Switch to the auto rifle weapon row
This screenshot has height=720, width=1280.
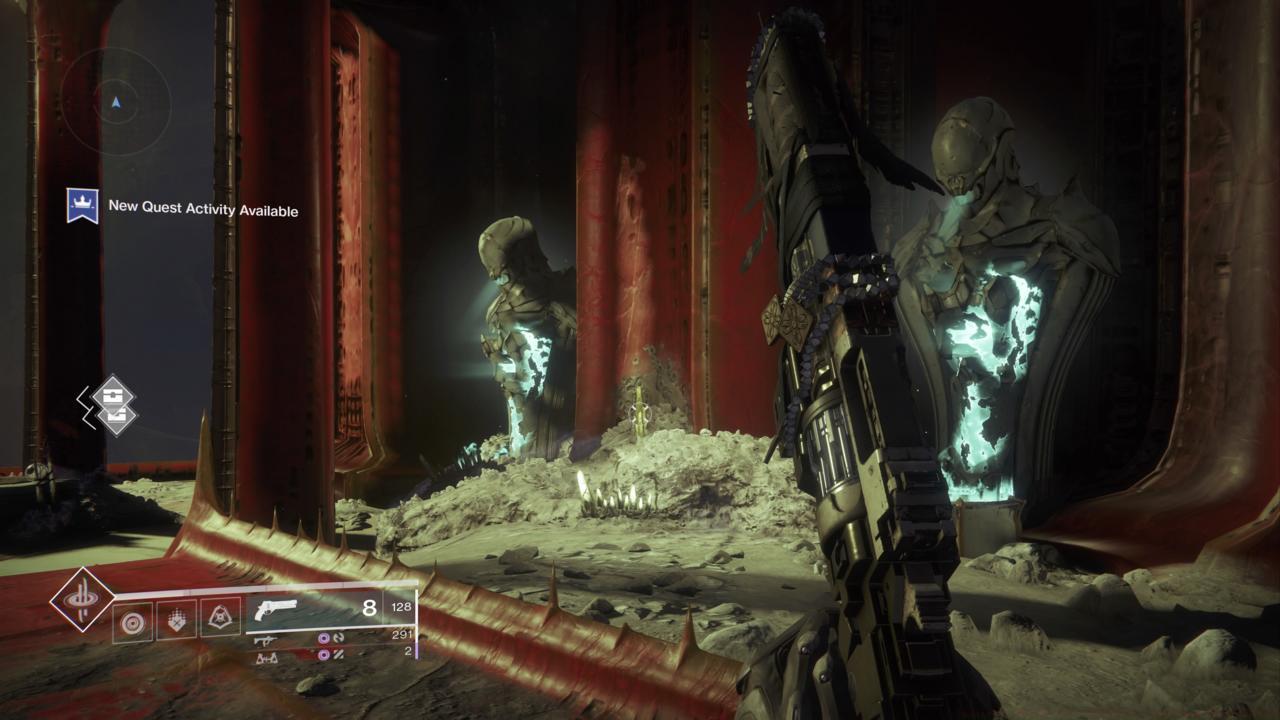[x=266, y=639]
